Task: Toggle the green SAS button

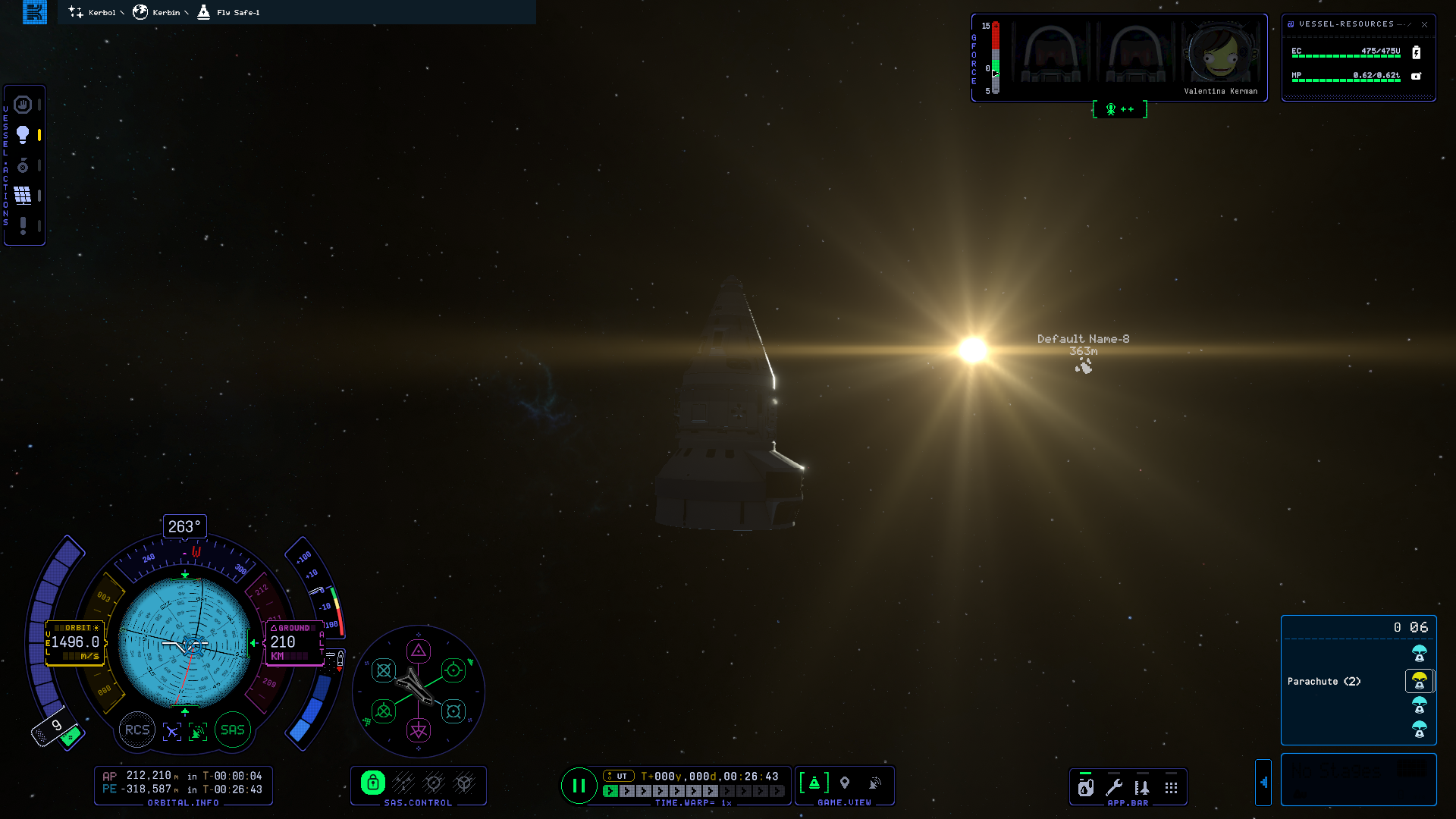Action: pyautogui.click(x=233, y=730)
